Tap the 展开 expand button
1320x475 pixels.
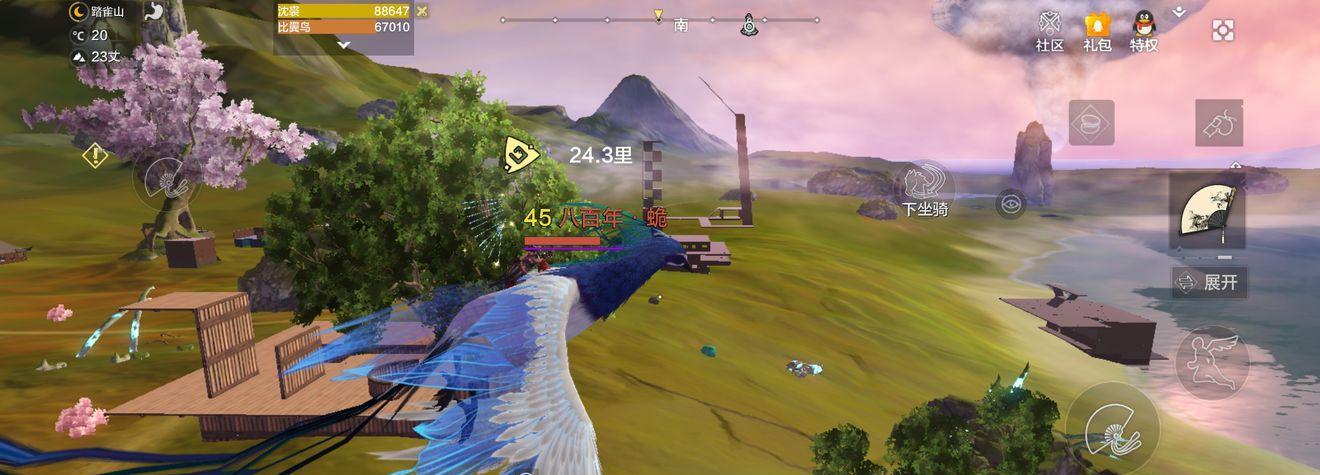1209,282
